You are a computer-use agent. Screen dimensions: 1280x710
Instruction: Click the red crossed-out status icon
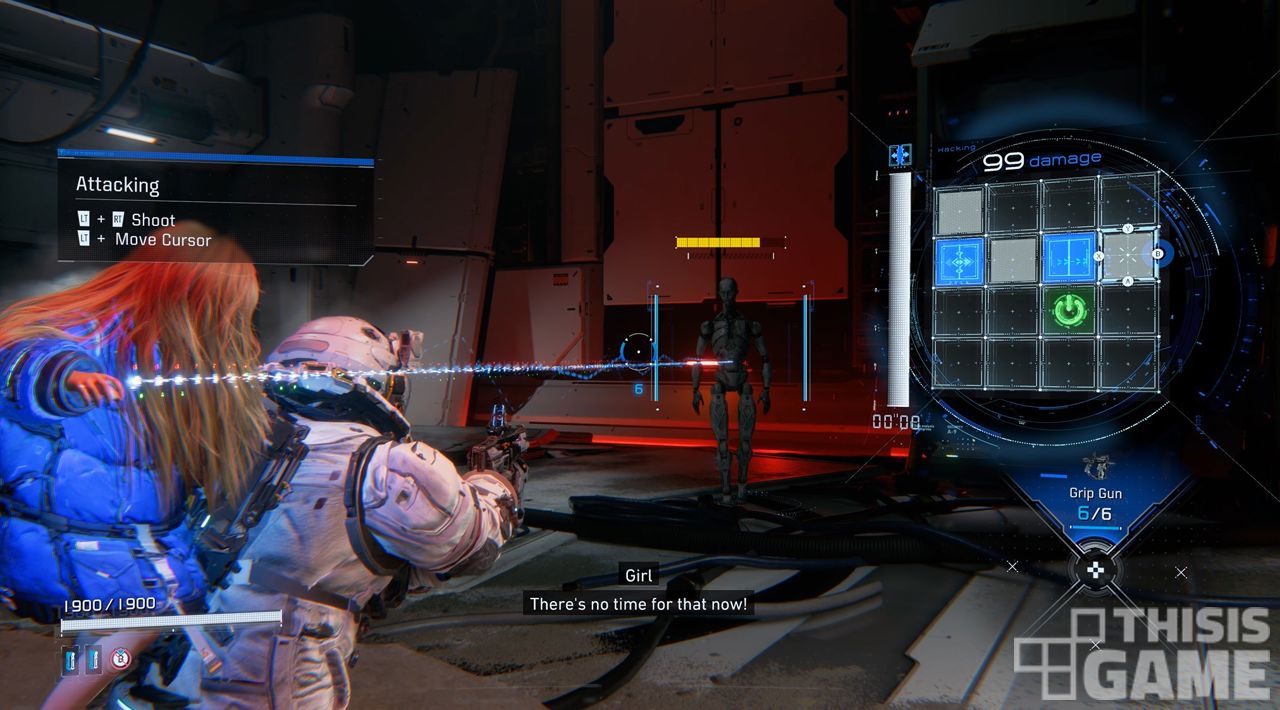[x=121, y=658]
